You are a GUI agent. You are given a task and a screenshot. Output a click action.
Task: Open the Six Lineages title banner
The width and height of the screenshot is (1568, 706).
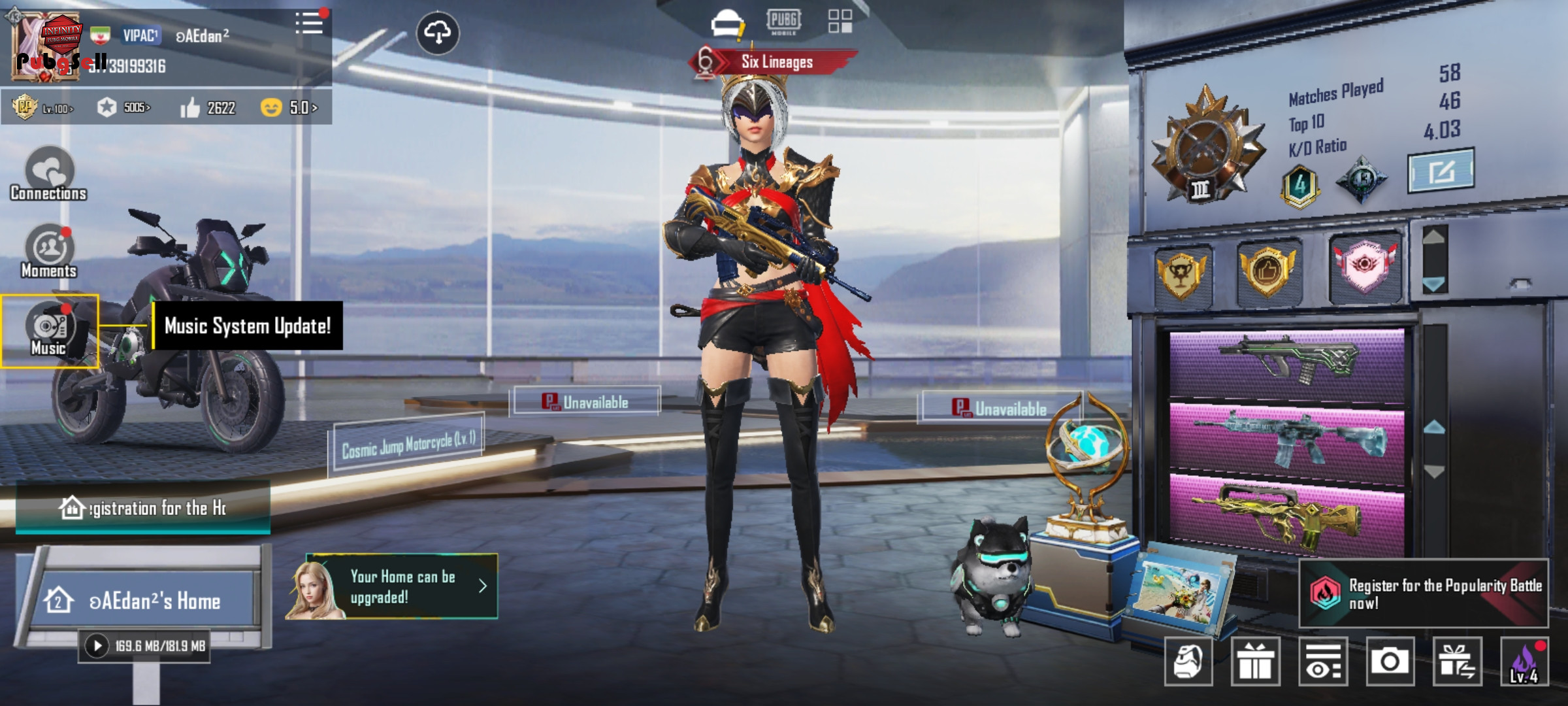click(x=776, y=62)
